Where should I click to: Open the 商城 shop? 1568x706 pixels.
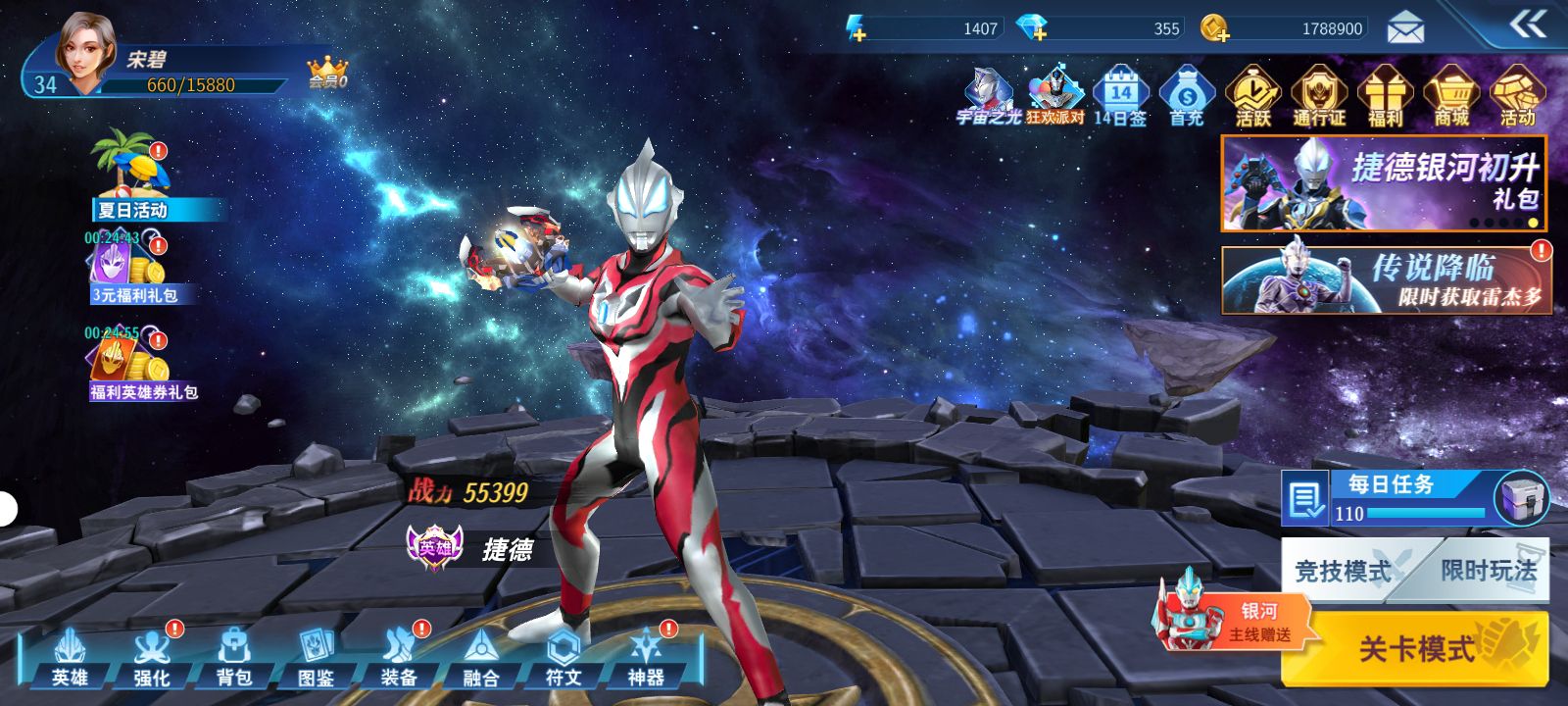pos(1451,96)
